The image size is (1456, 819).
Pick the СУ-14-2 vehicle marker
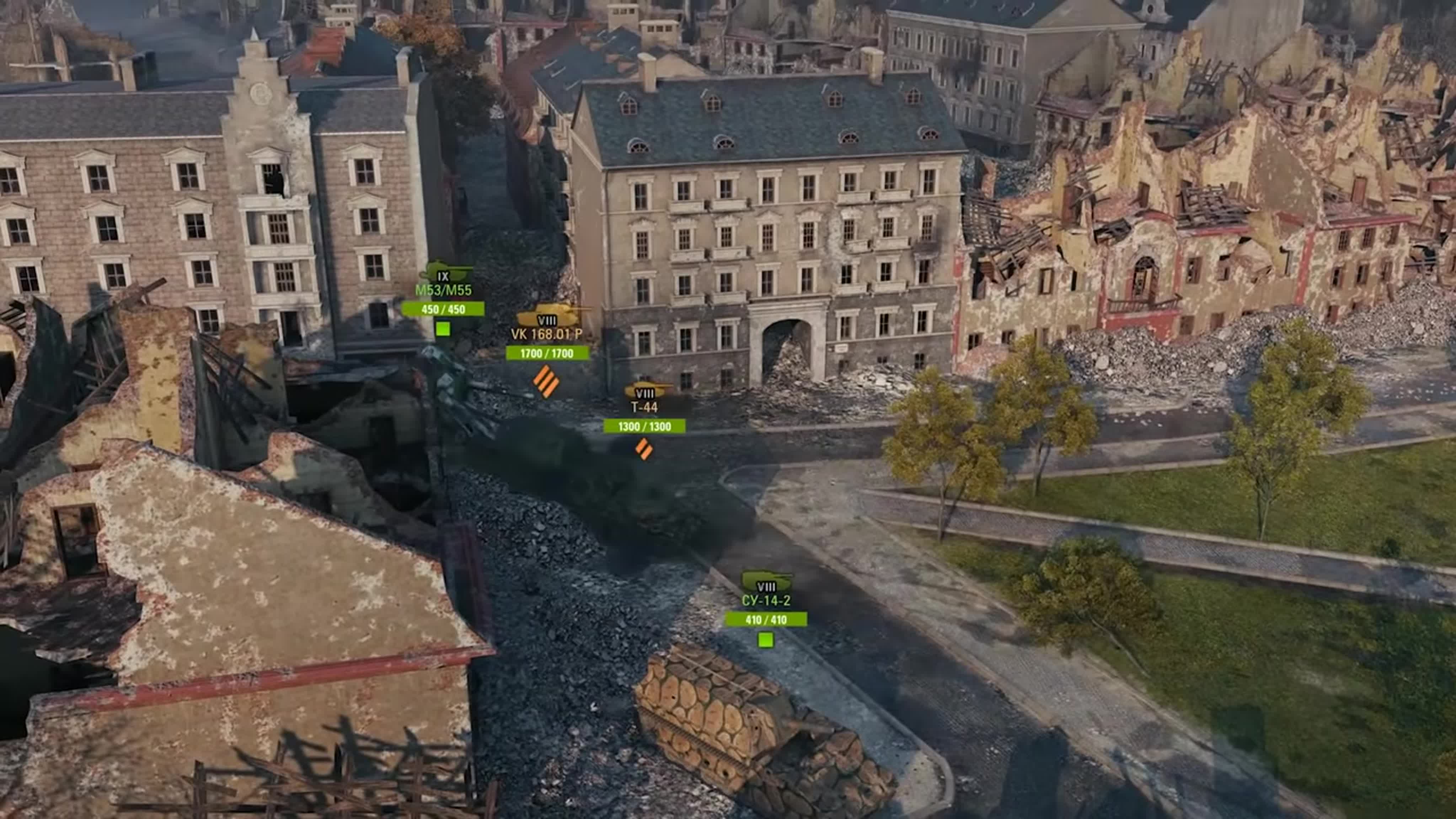(x=766, y=601)
